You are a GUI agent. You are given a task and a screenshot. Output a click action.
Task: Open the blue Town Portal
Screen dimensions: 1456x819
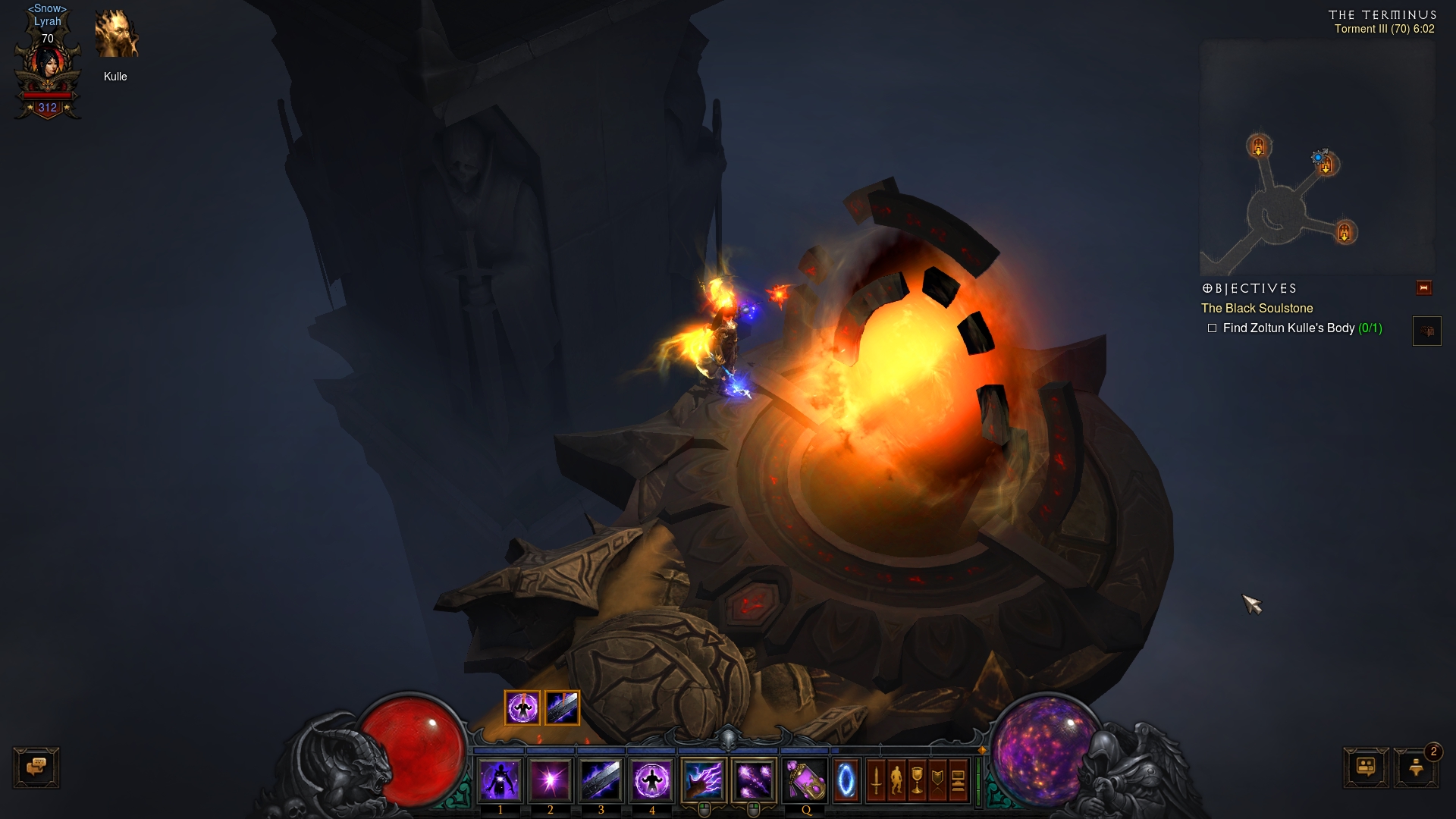pos(846,780)
